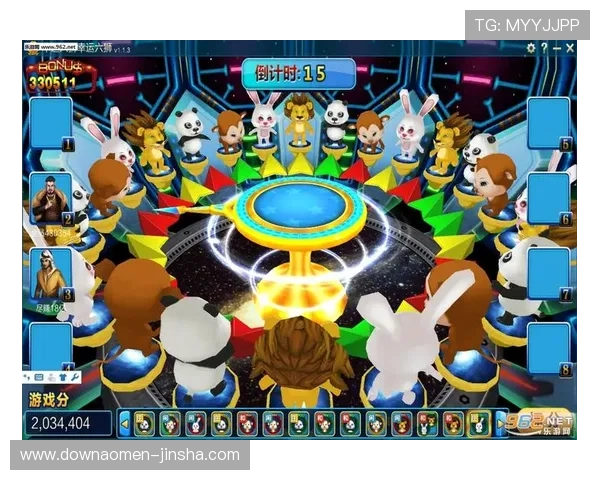Minimize the game window
Image resolution: width=600 pixels, height=480 pixels.
tap(556, 48)
